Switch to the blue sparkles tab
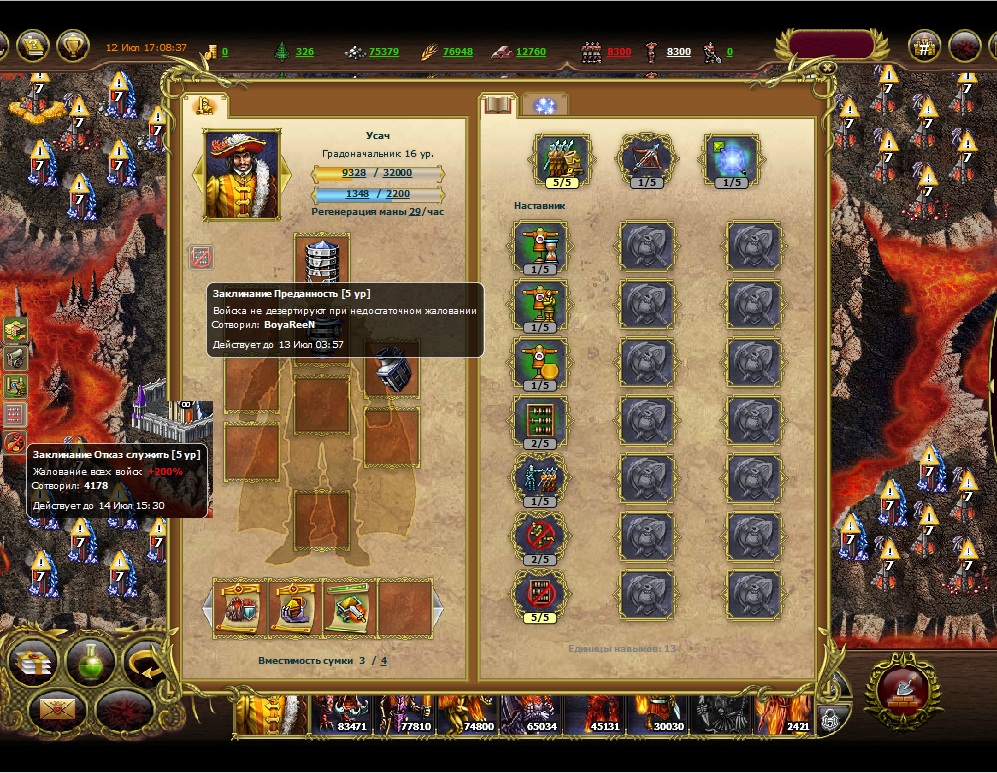997x773 pixels. pos(545,105)
